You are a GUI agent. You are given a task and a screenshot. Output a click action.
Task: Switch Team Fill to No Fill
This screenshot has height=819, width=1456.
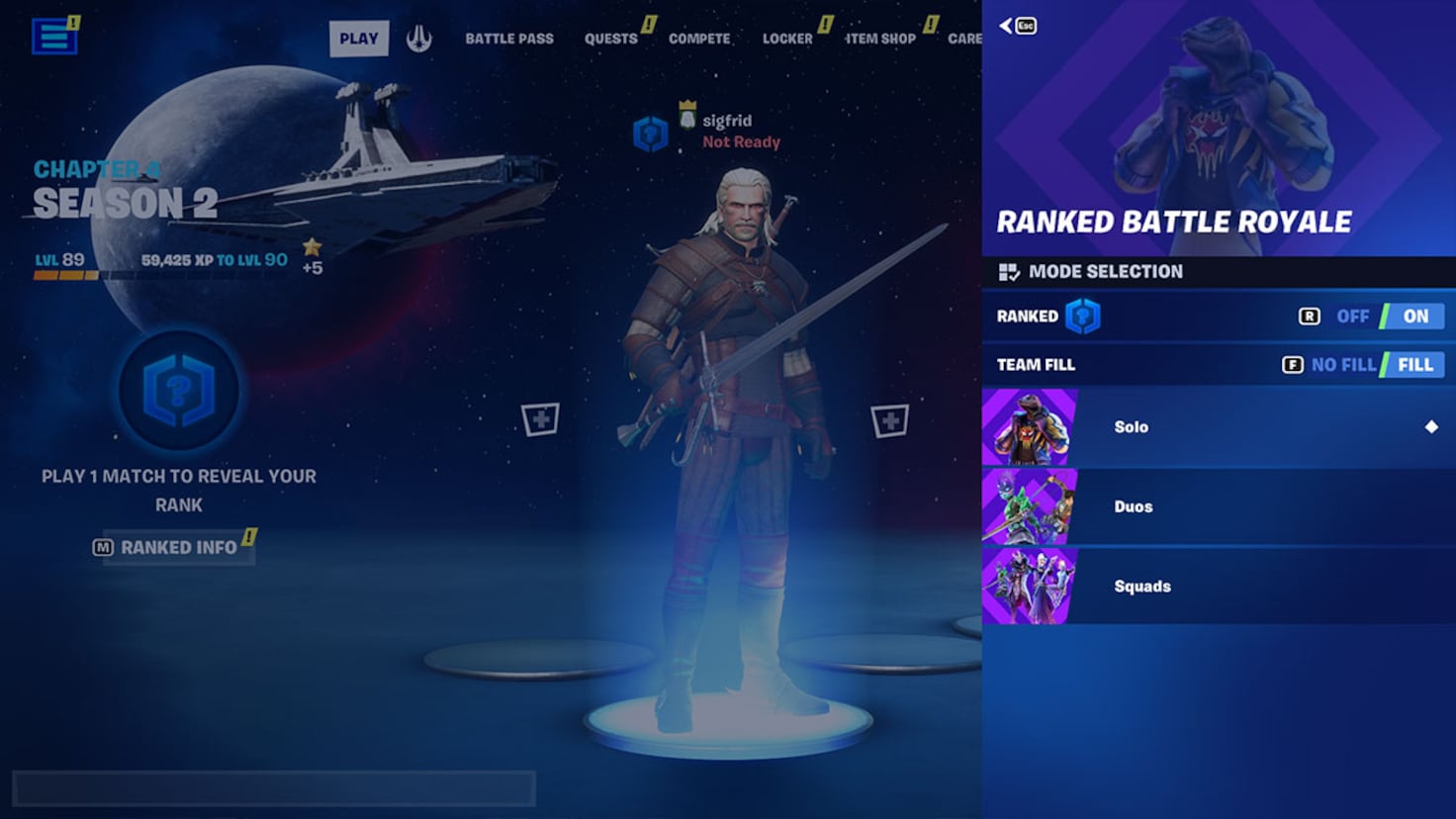pyautogui.click(x=1343, y=364)
